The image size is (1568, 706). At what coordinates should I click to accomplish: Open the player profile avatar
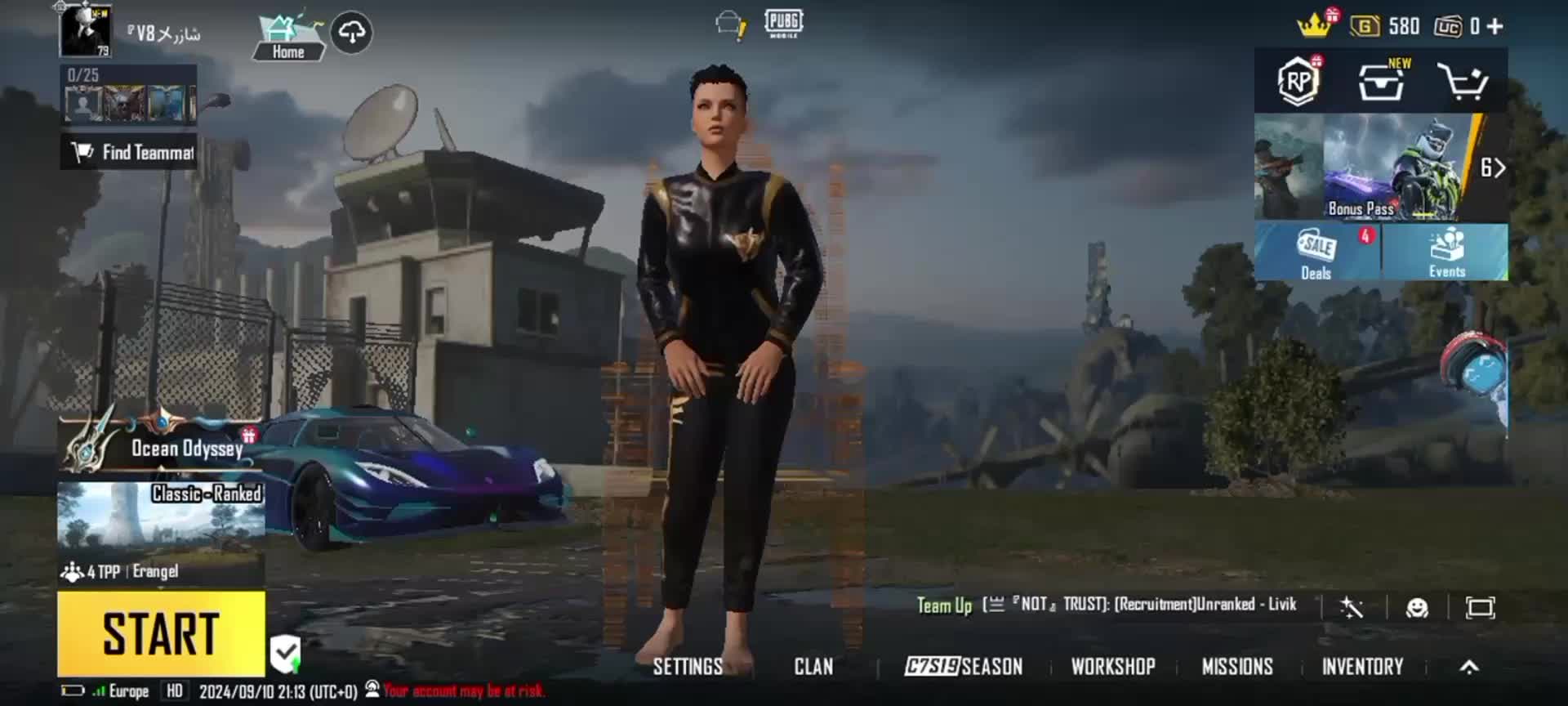coord(85,31)
